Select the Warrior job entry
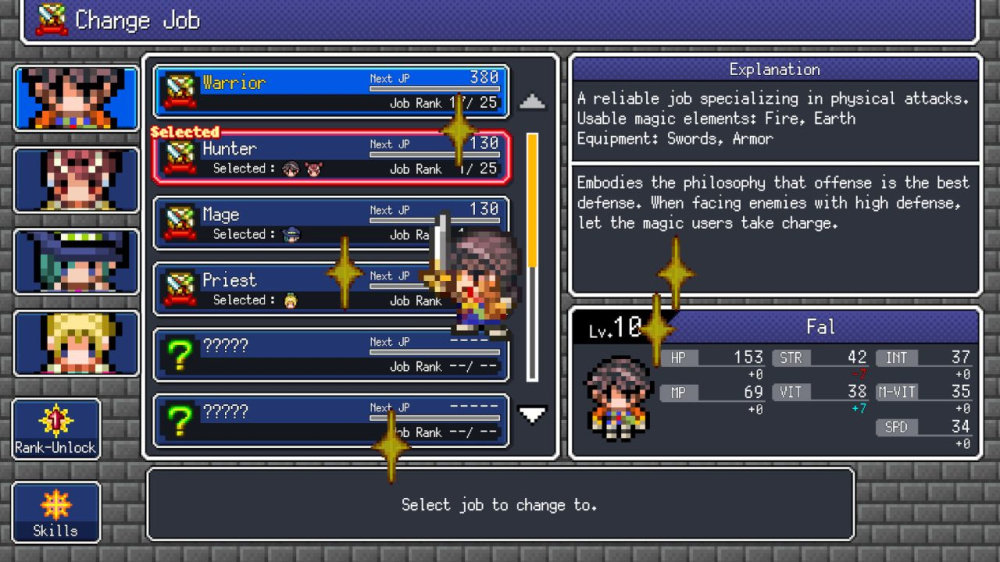 point(330,91)
